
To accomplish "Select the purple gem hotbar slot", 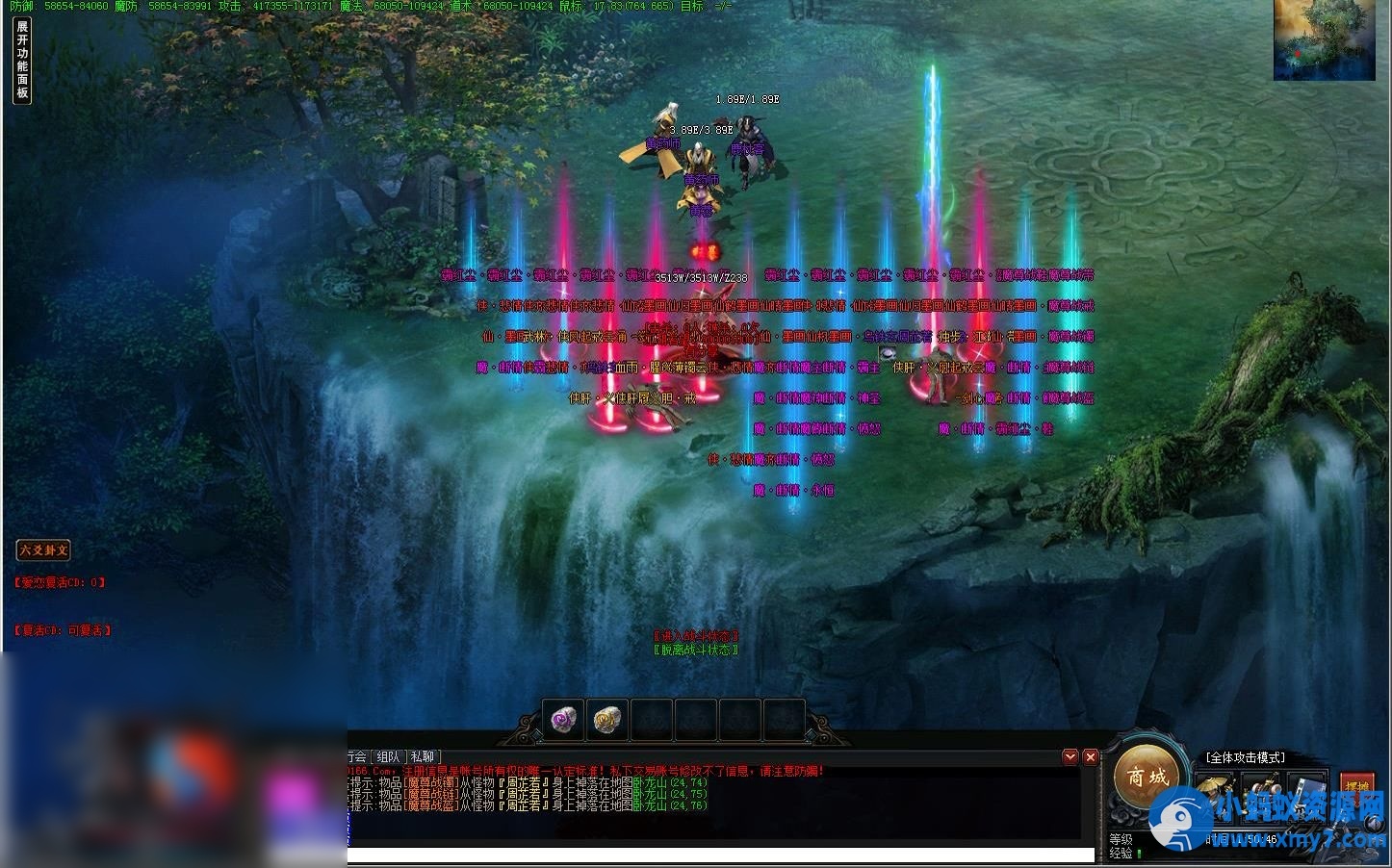I will [x=562, y=719].
